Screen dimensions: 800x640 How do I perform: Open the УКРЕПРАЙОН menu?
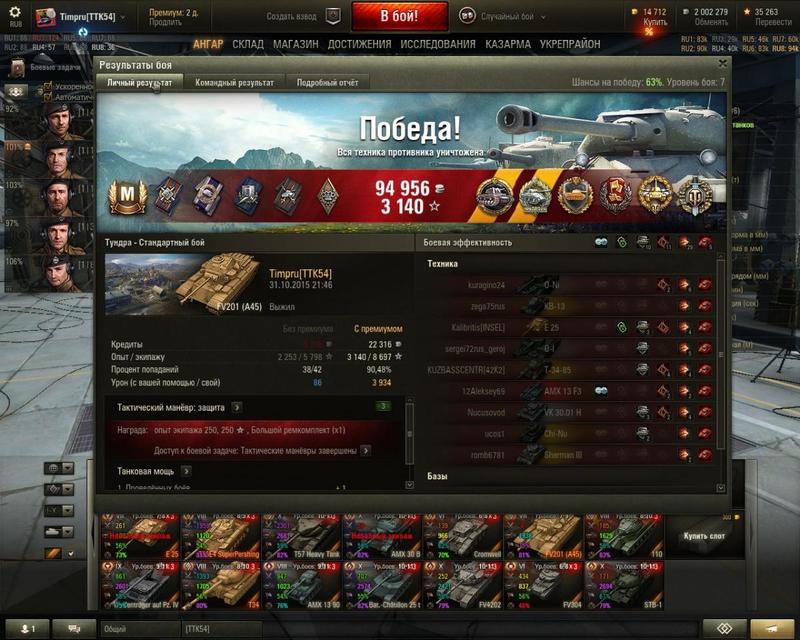(572, 45)
